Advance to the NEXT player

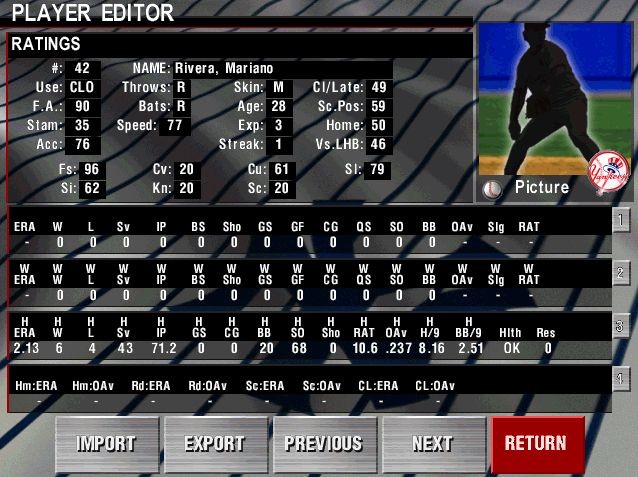click(432, 444)
